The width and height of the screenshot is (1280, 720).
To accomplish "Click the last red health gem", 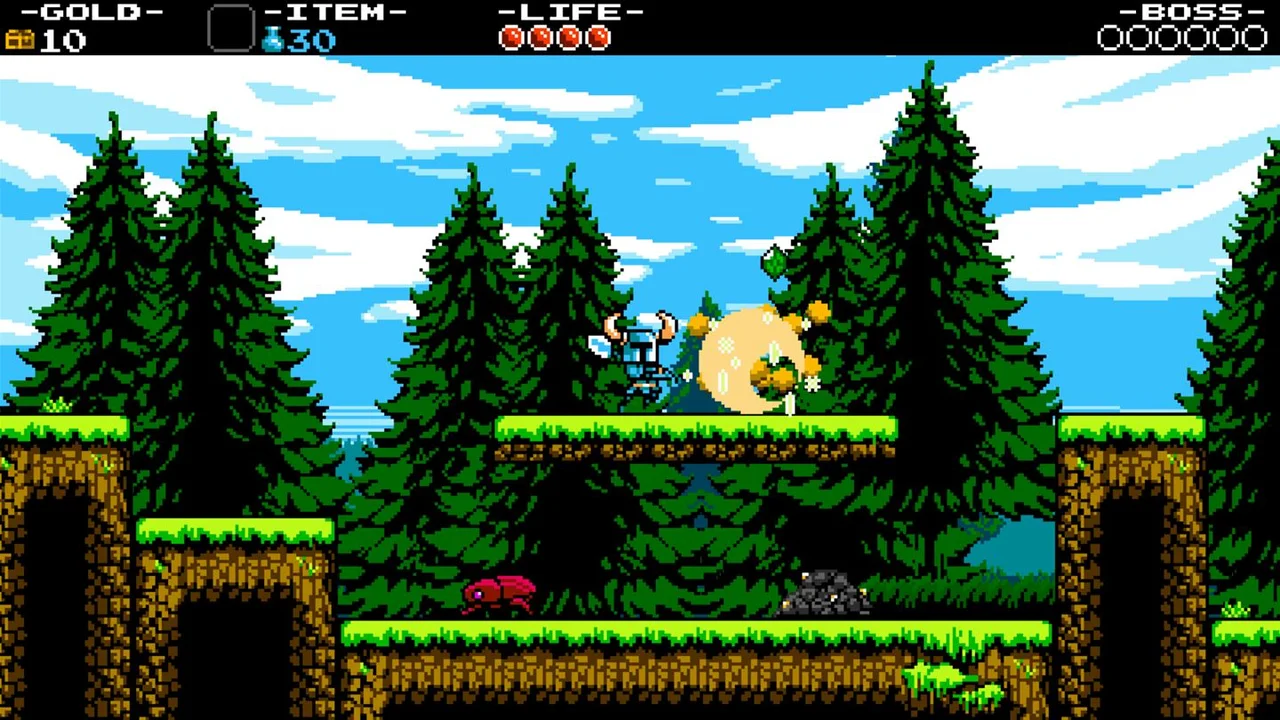I will [x=598, y=38].
